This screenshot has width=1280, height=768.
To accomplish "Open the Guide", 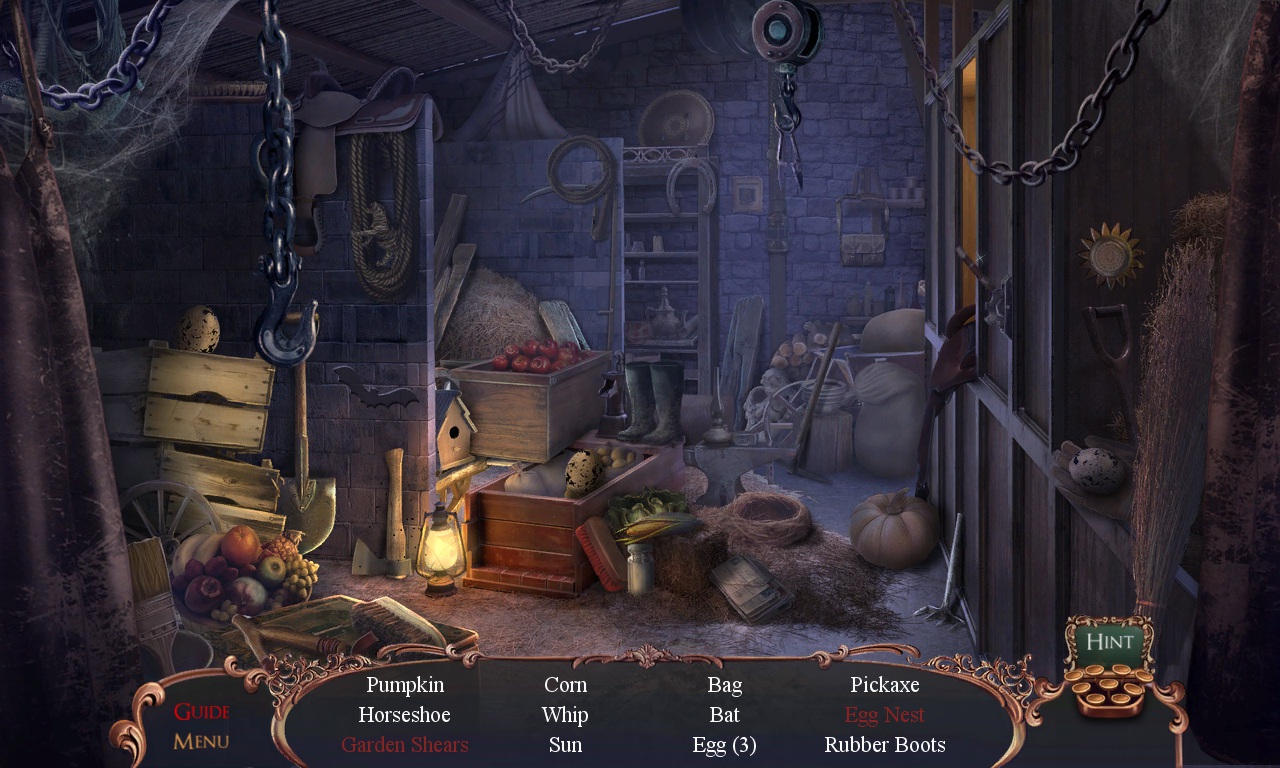I will point(200,712).
